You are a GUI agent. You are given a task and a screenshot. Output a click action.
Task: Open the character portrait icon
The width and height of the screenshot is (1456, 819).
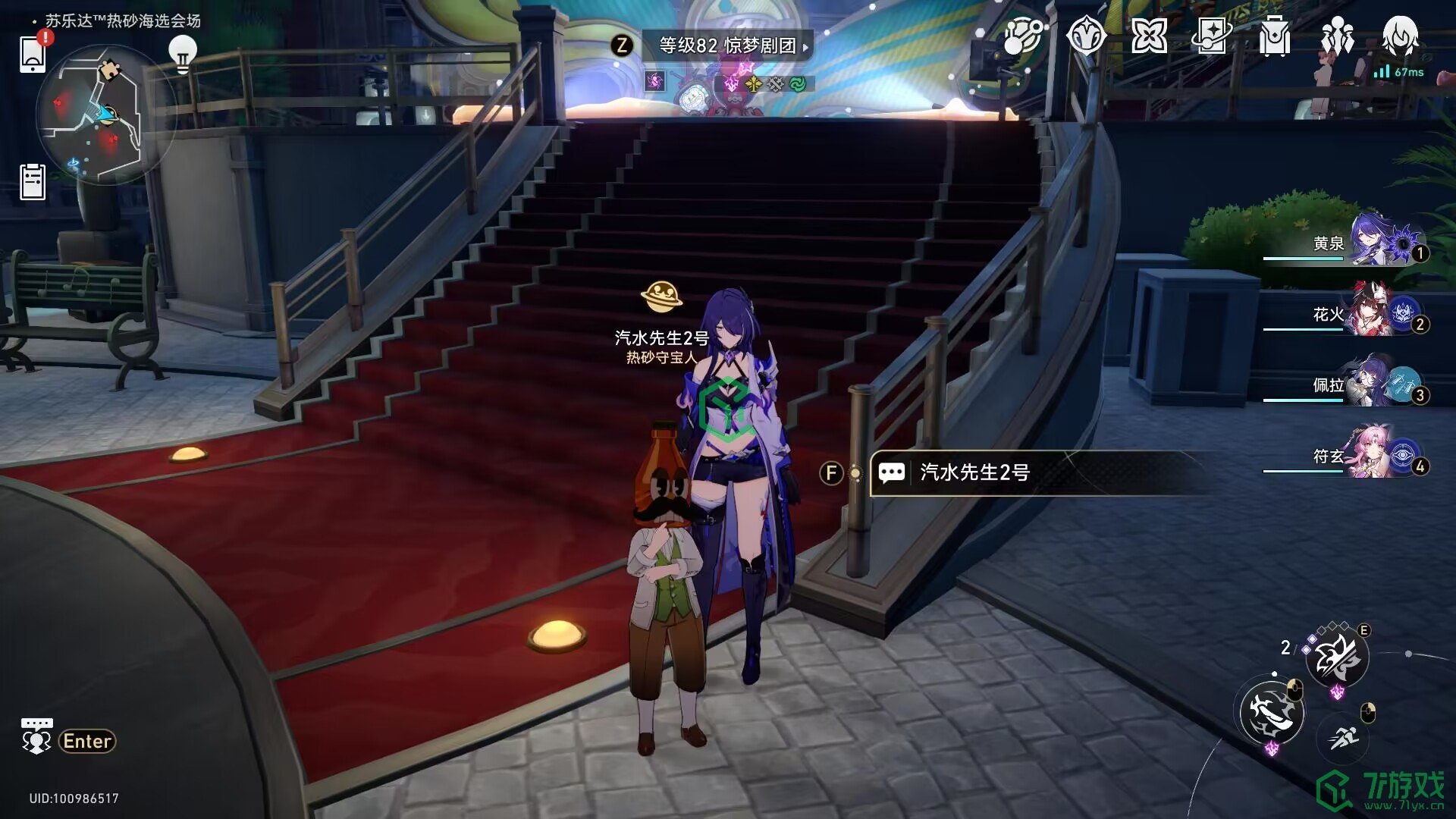tap(1400, 36)
